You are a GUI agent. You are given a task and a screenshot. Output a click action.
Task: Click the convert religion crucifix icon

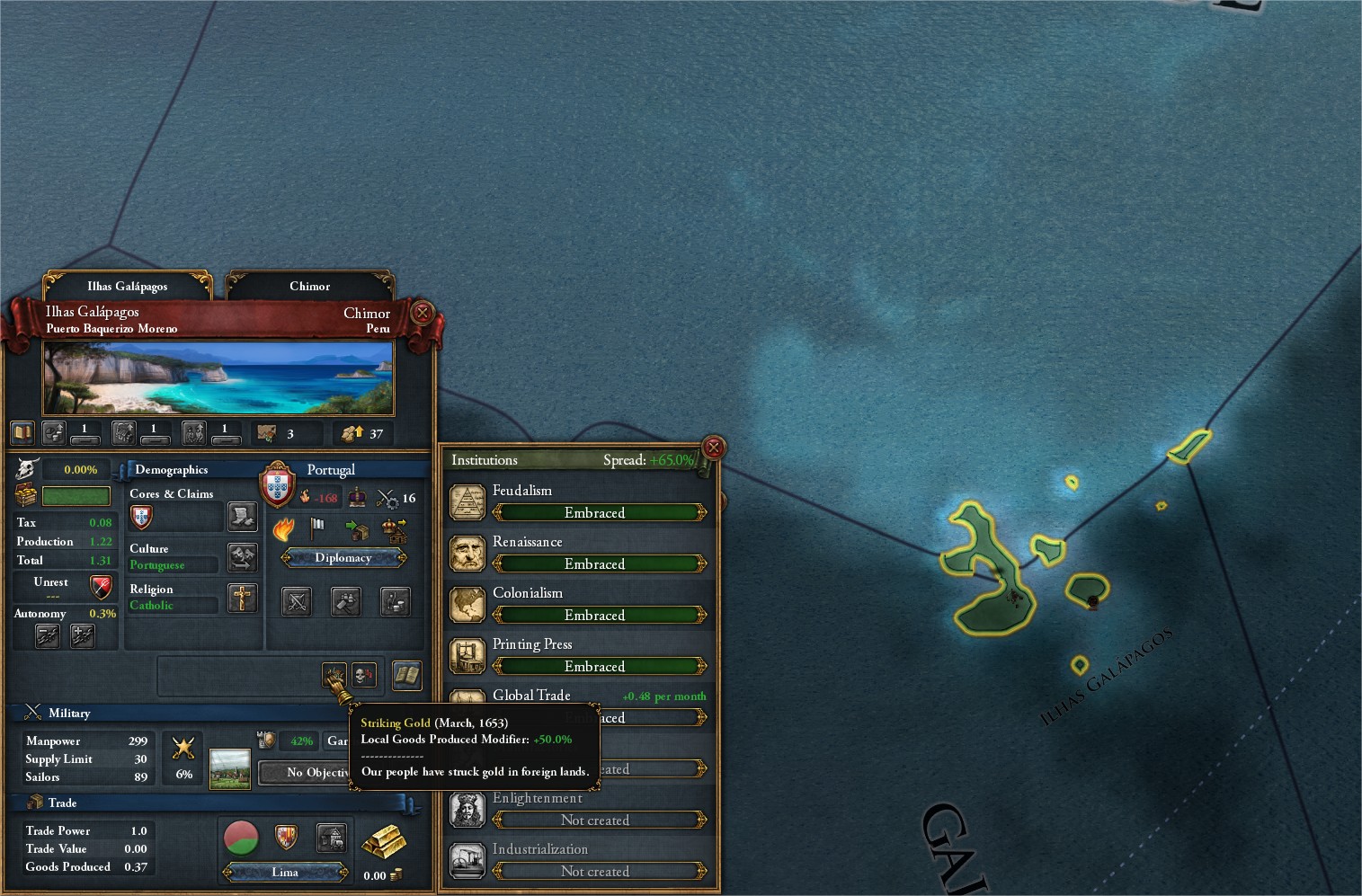pos(241,599)
